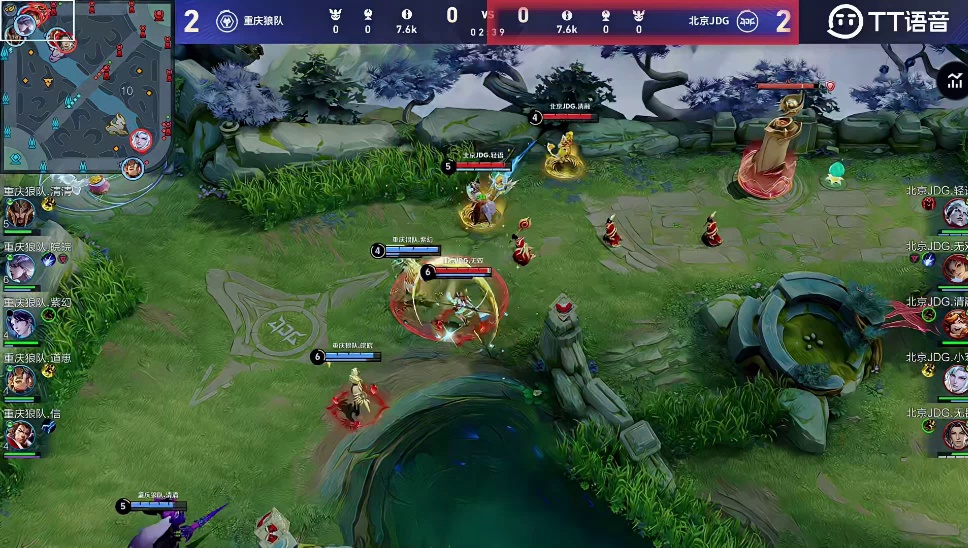Click the 北京JDG team emblem on scoreboard
This screenshot has width=968, height=548.
[x=747, y=21]
